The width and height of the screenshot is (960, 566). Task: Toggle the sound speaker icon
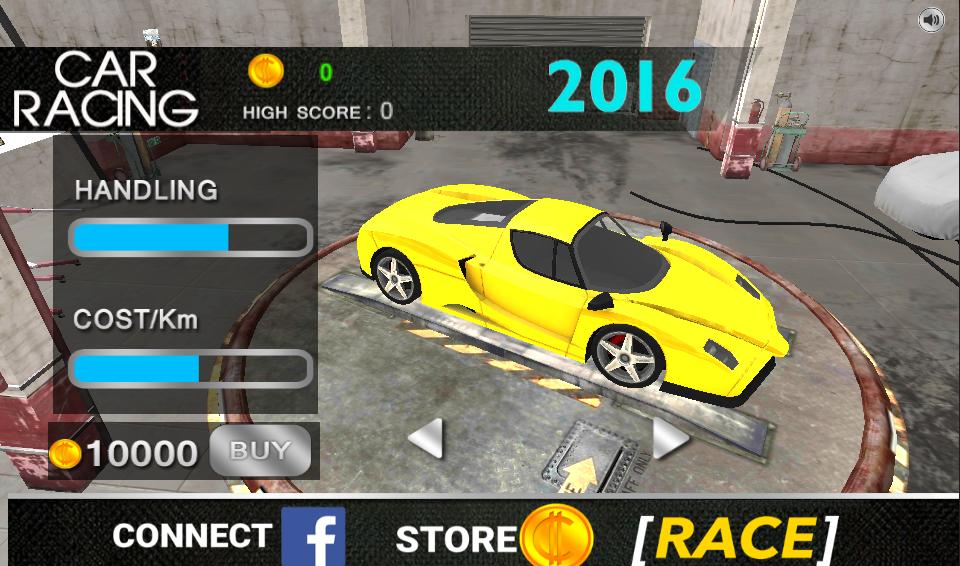(x=931, y=19)
